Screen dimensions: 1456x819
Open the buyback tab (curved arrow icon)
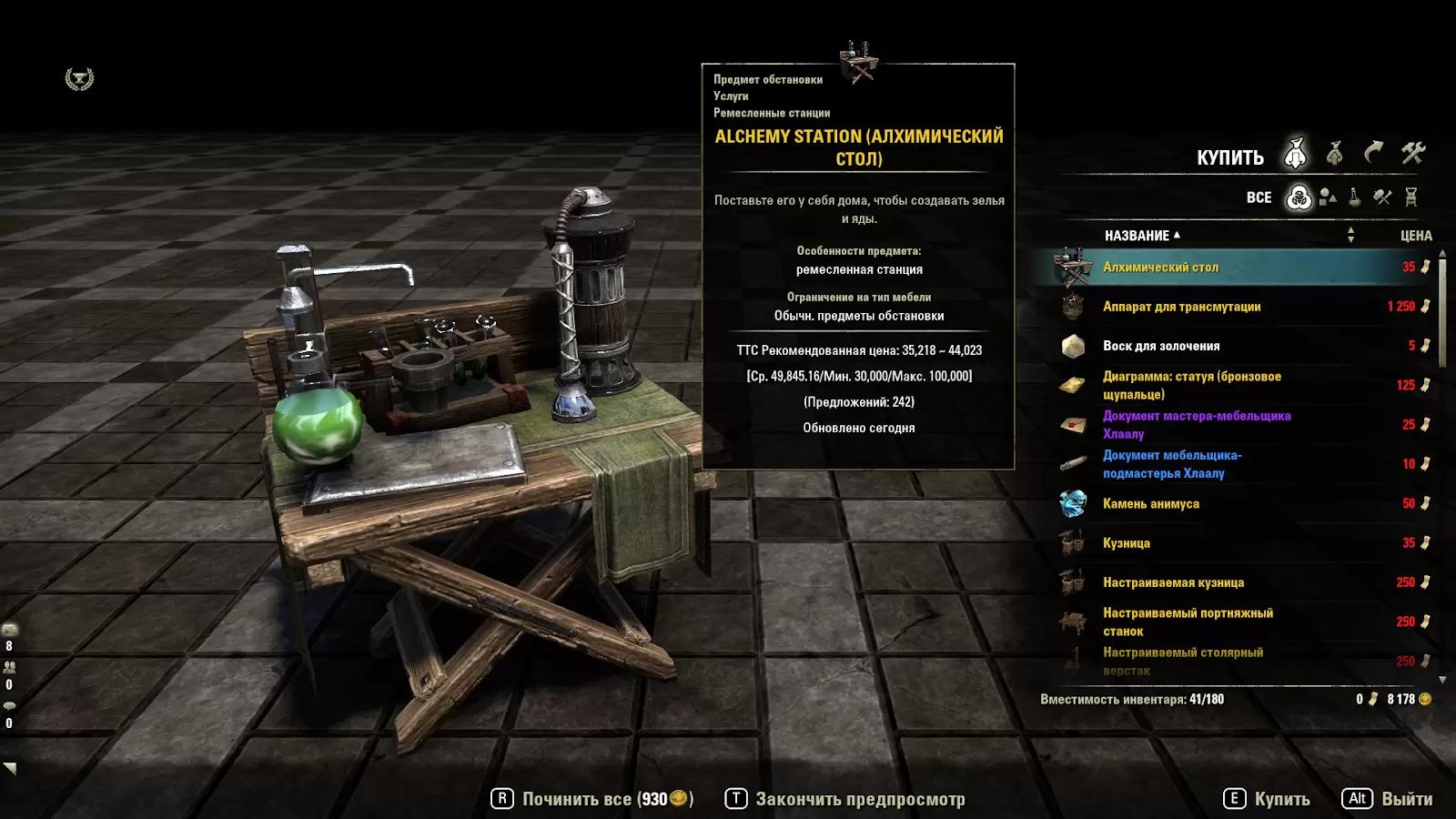point(1373,153)
